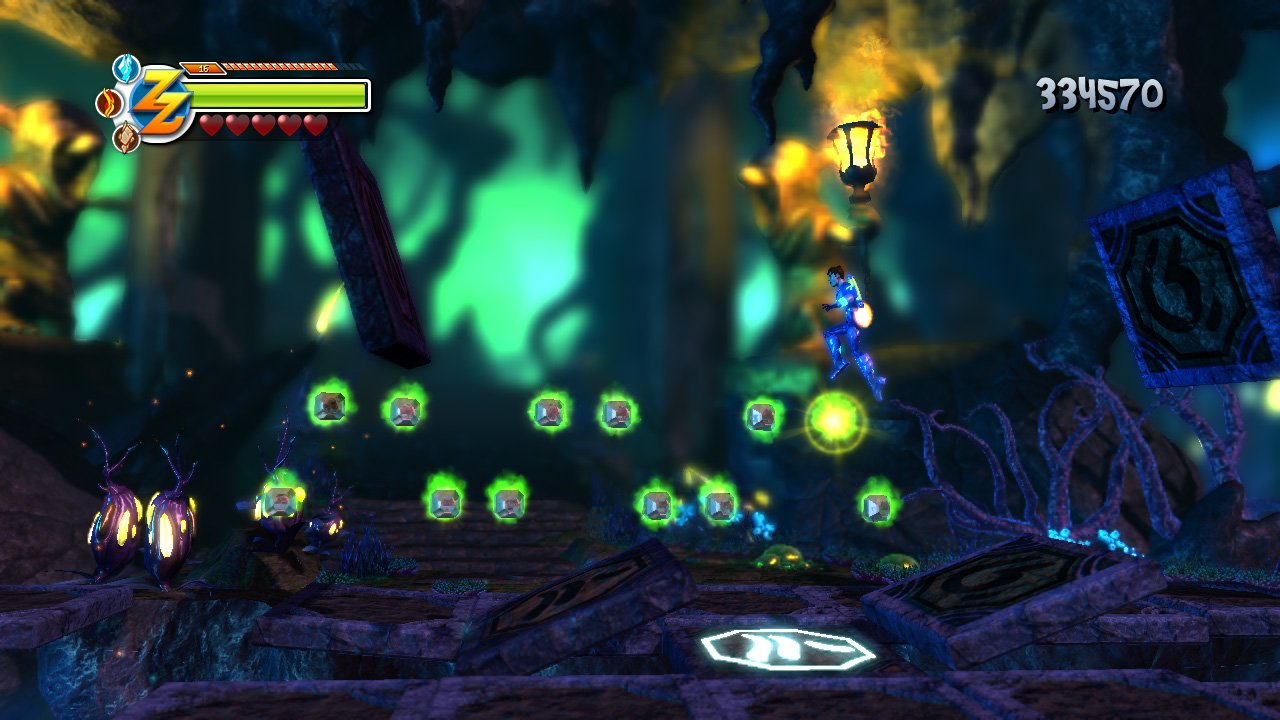Viewport: 1280px width, 720px height.
Task: Click the glowing yellow energy orb
Action: tap(833, 420)
